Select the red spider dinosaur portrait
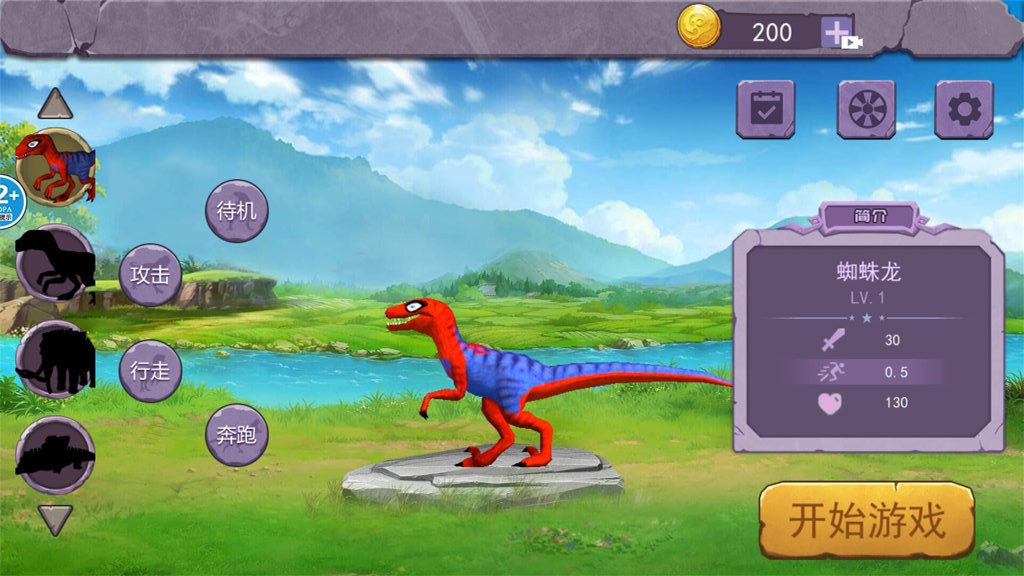1024x576 pixels. [x=56, y=167]
